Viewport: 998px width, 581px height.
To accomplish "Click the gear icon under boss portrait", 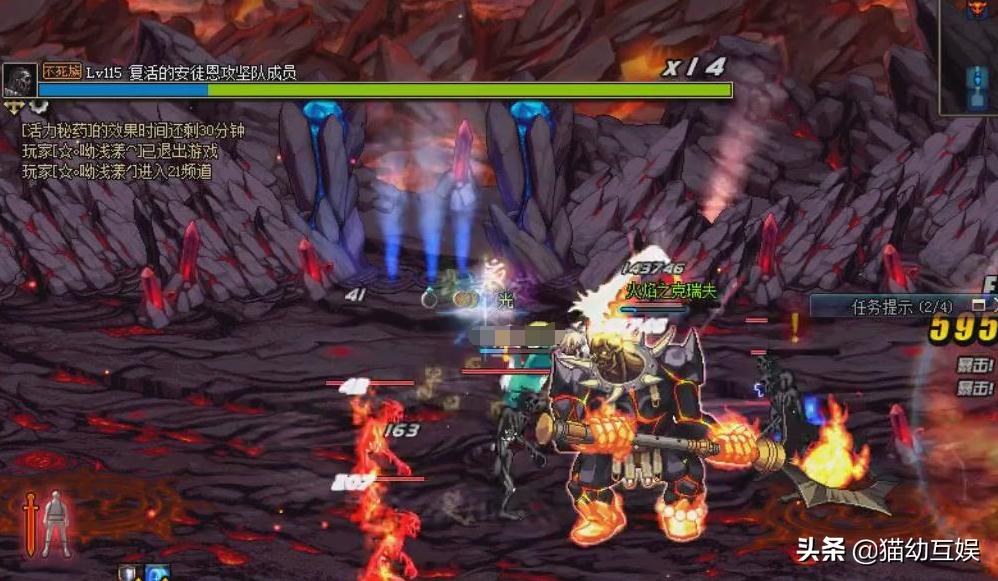I will coord(38,105).
